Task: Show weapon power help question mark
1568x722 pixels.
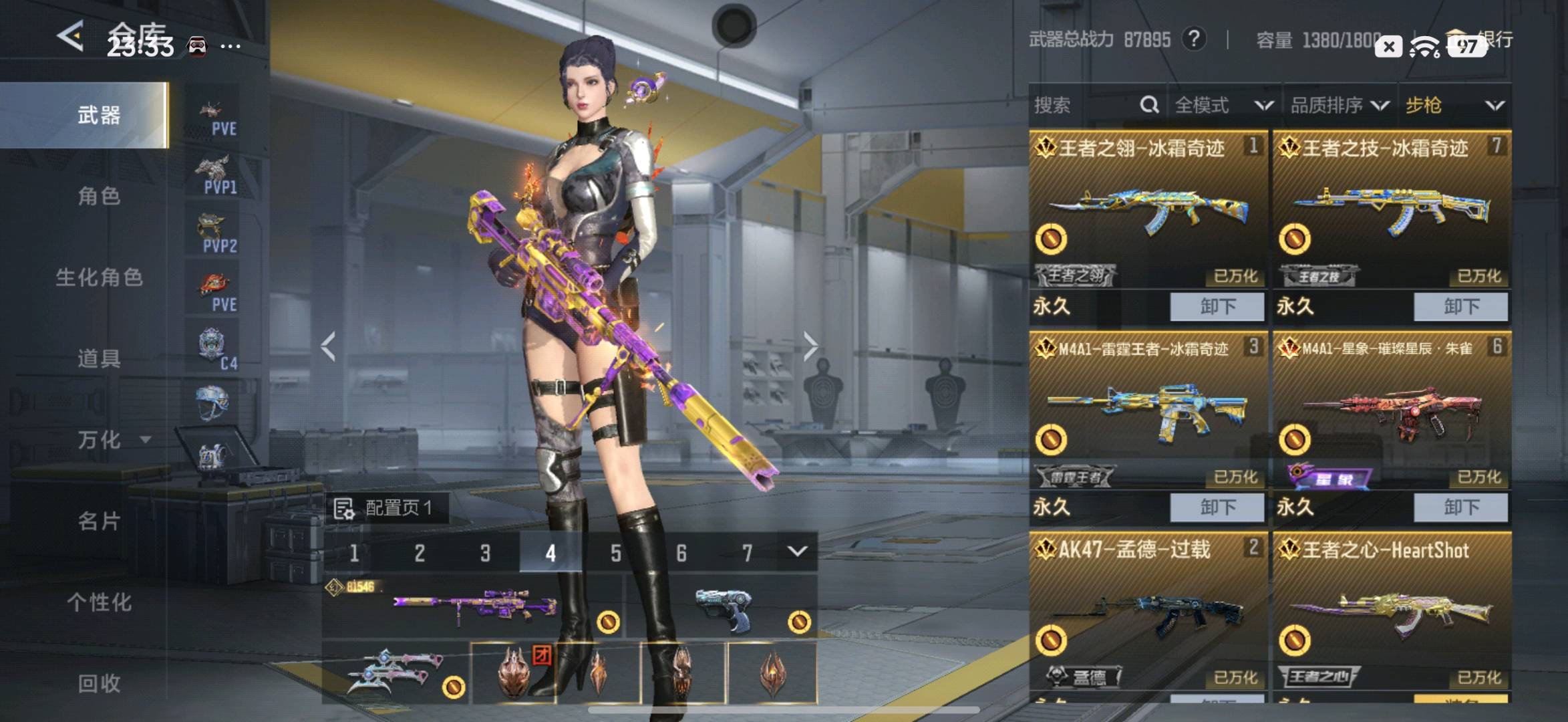Action: 1194,39
